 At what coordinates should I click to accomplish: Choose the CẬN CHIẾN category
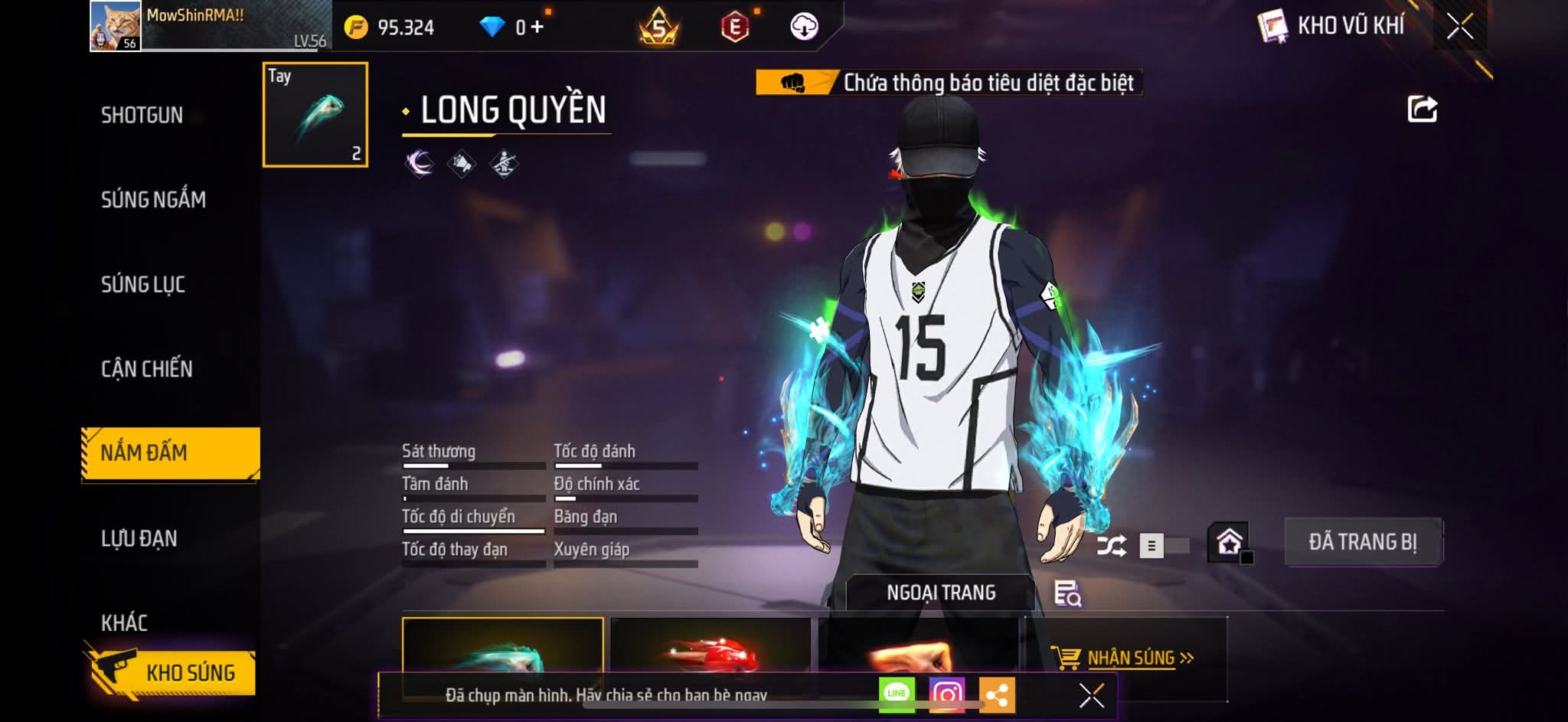click(x=147, y=369)
